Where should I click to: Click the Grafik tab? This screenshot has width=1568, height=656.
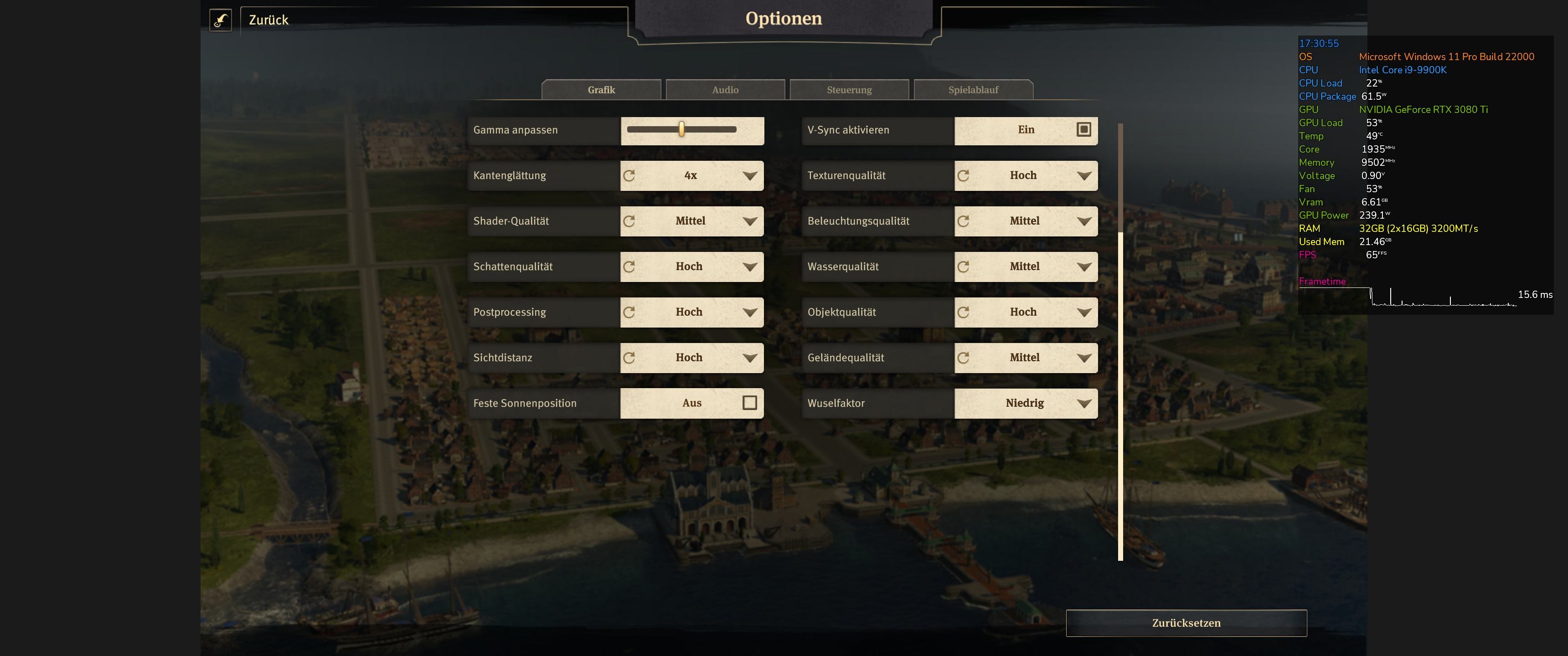601,90
